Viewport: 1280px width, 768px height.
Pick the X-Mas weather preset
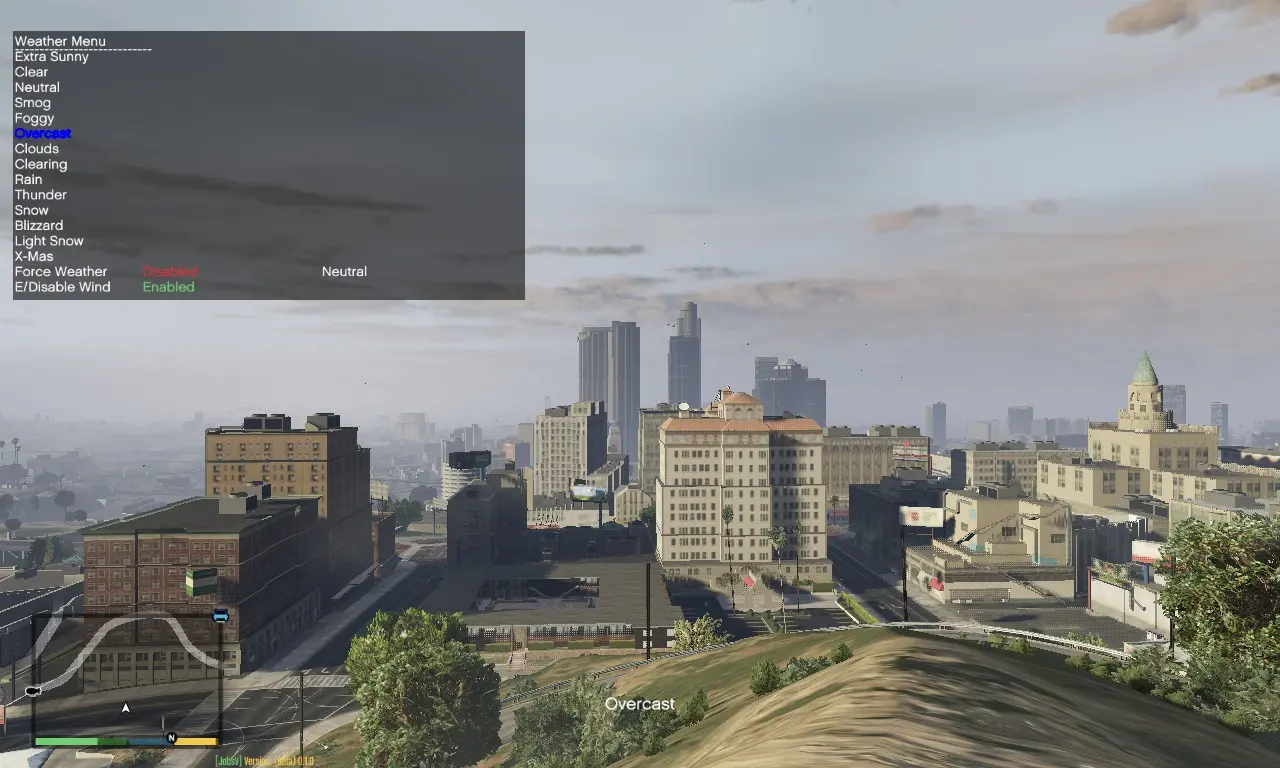click(x=32, y=256)
